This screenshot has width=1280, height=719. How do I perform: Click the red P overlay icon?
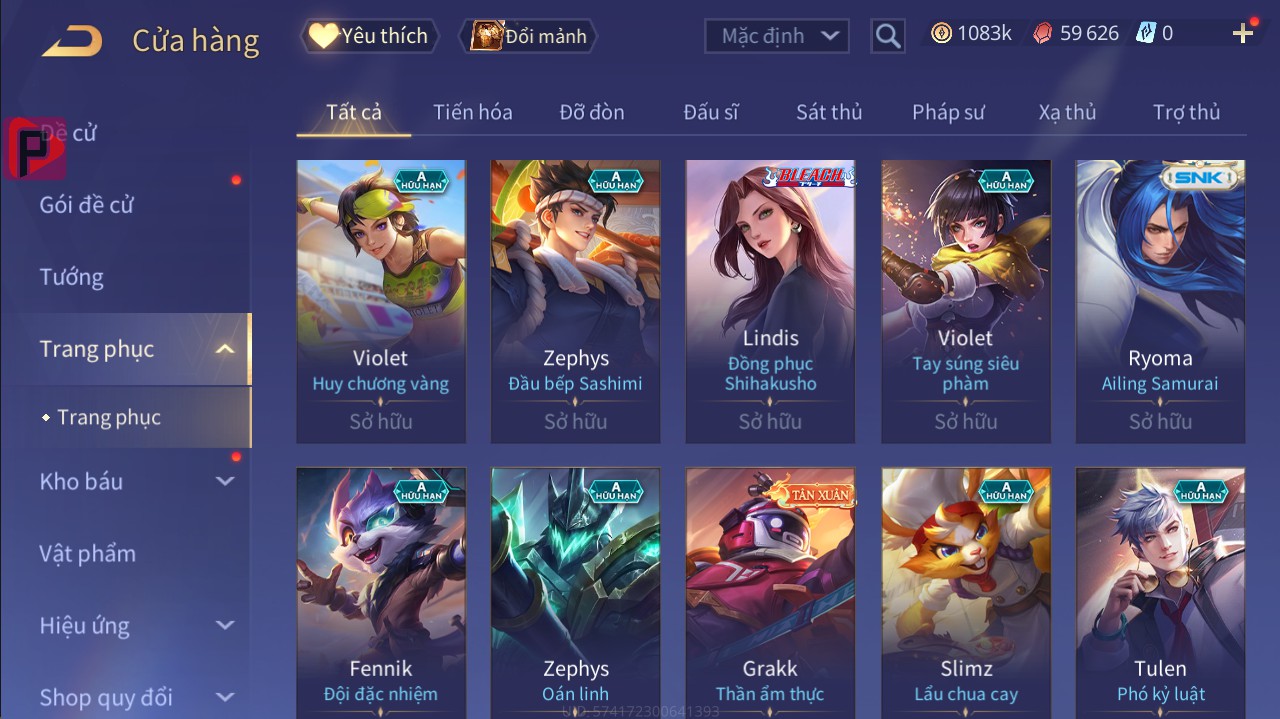point(35,148)
